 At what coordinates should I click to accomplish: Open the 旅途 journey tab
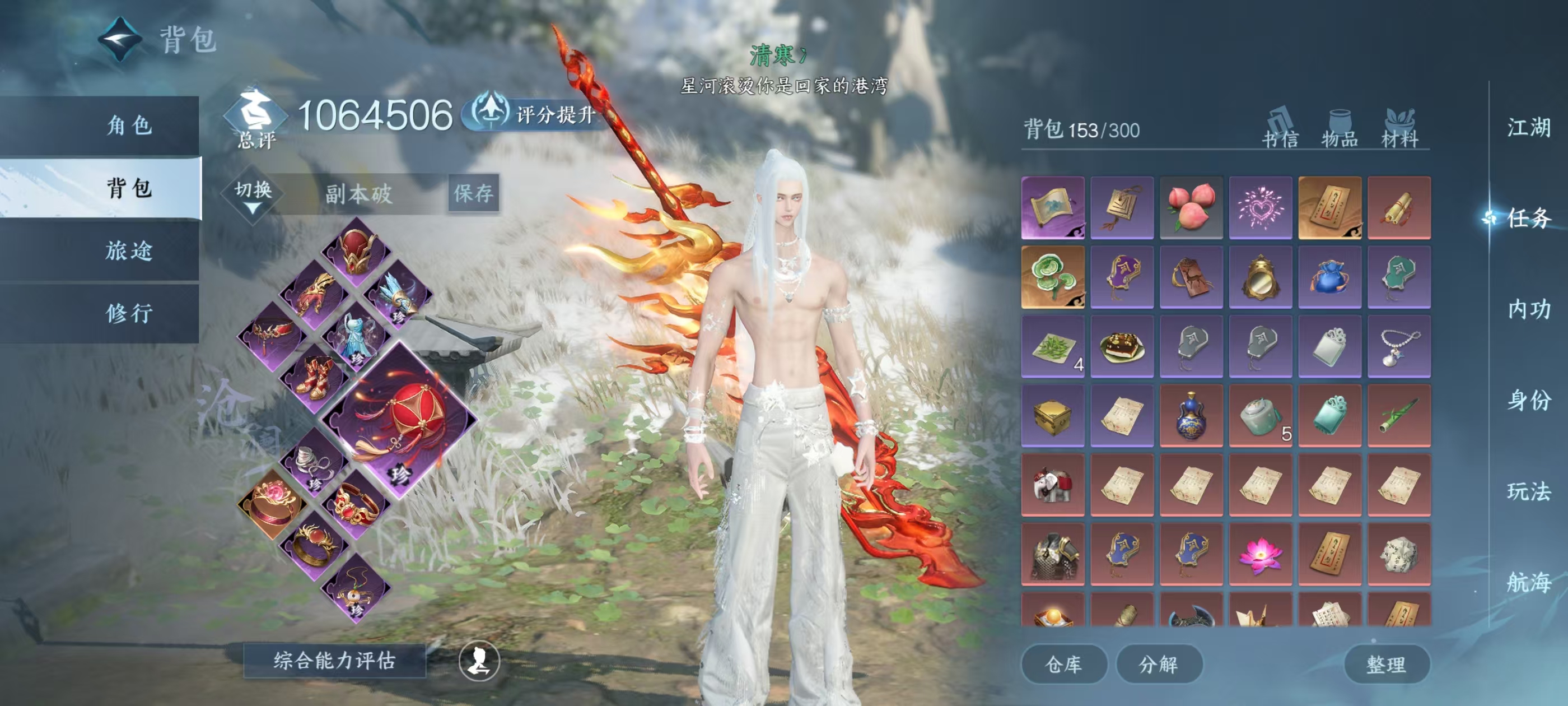(129, 250)
